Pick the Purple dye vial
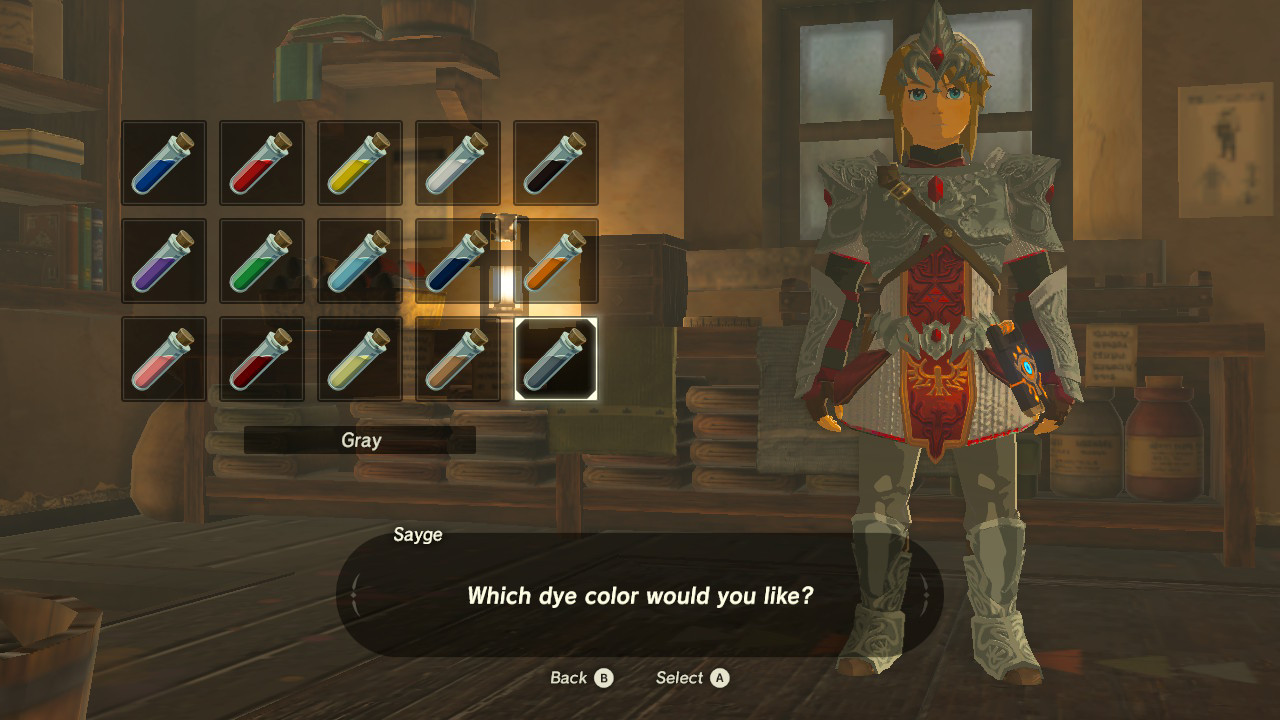The image size is (1280, 720). tap(163, 260)
